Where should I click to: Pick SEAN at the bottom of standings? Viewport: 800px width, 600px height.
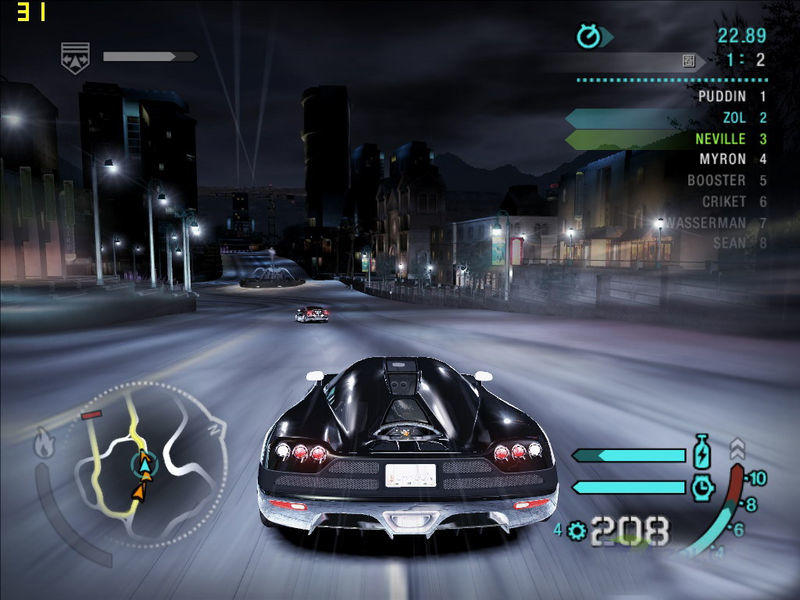point(729,243)
